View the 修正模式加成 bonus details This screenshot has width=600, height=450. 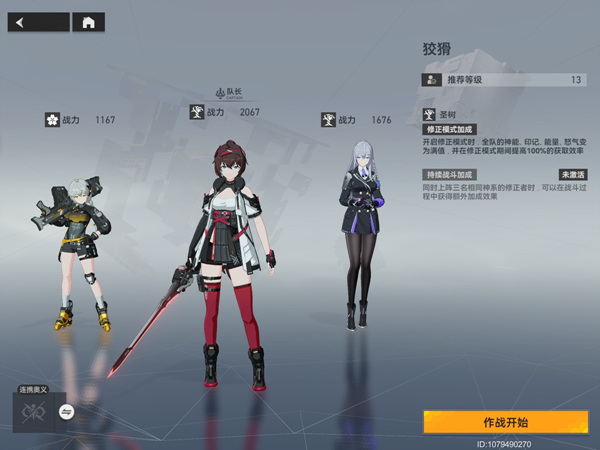point(449,130)
